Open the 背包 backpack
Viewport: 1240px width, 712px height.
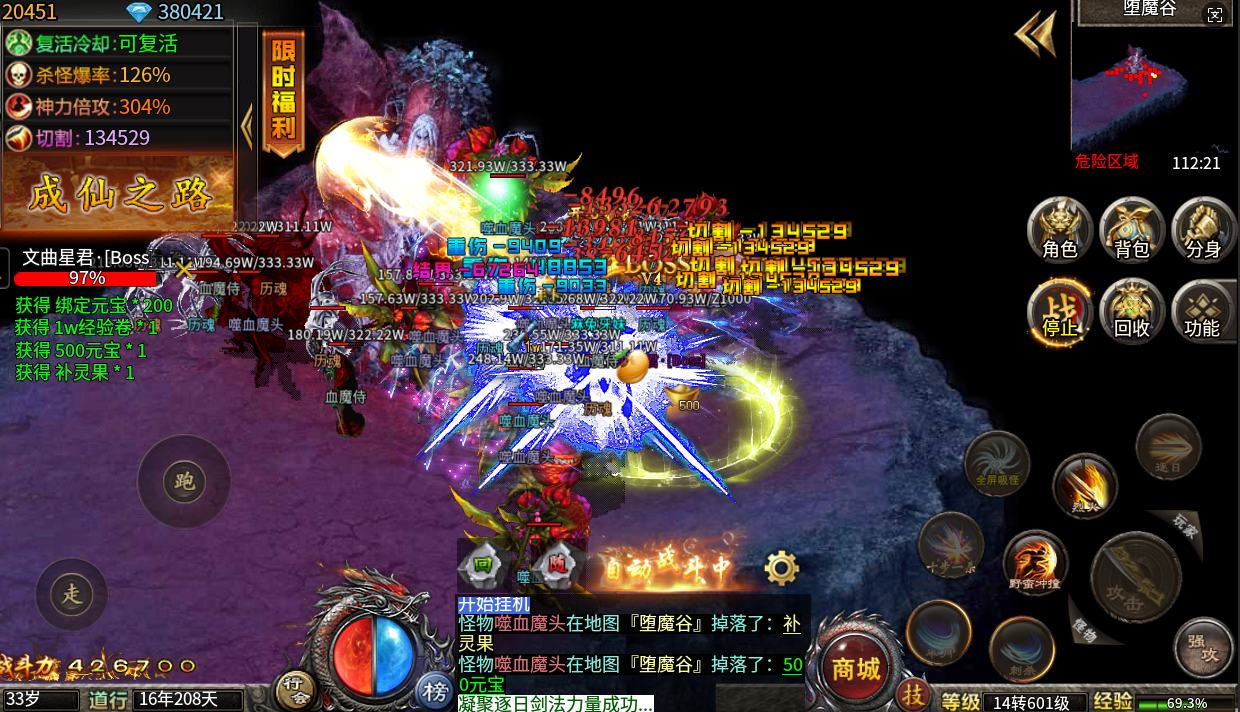(x=1132, y=231)
